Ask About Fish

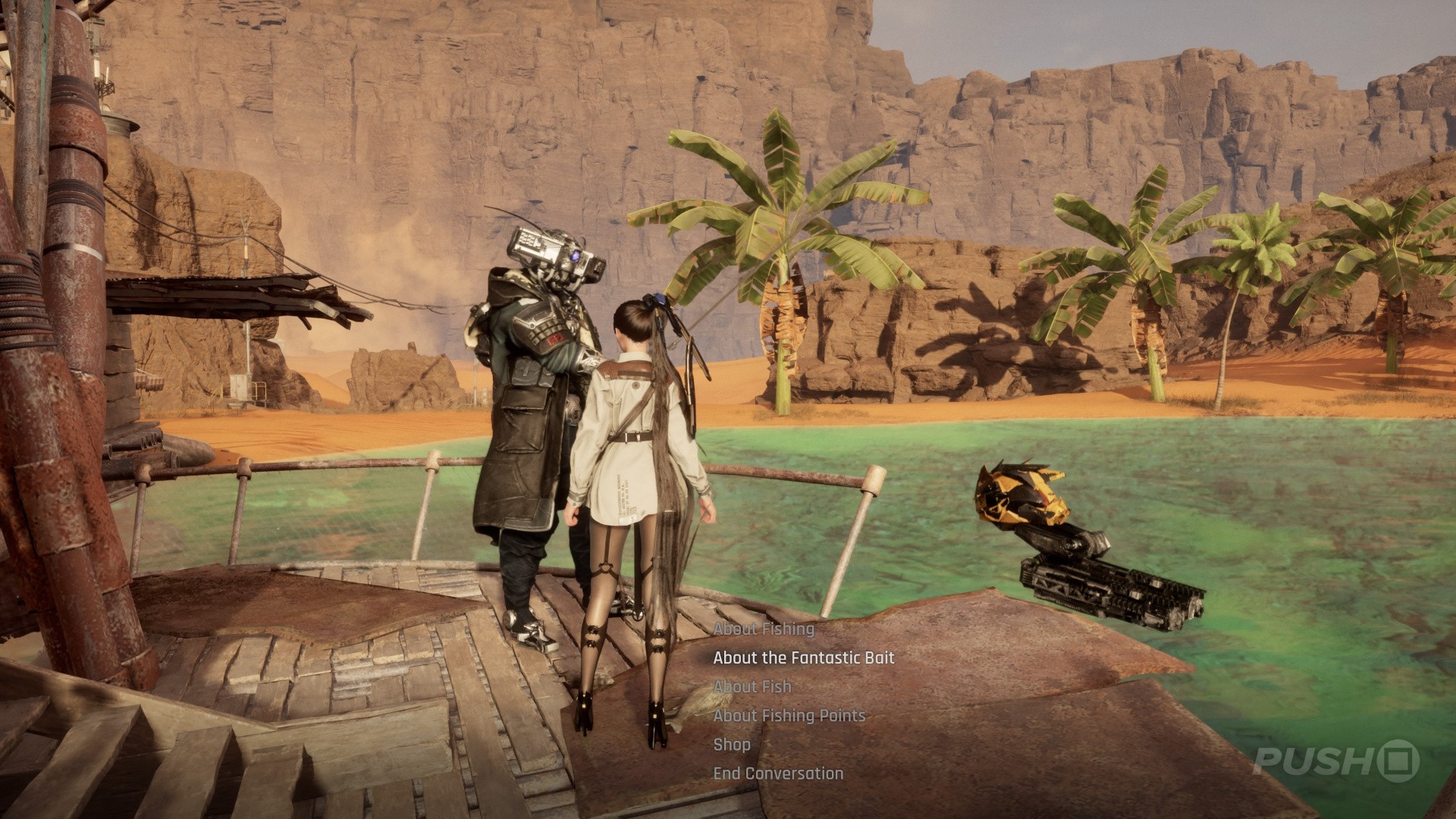(752, 686)
